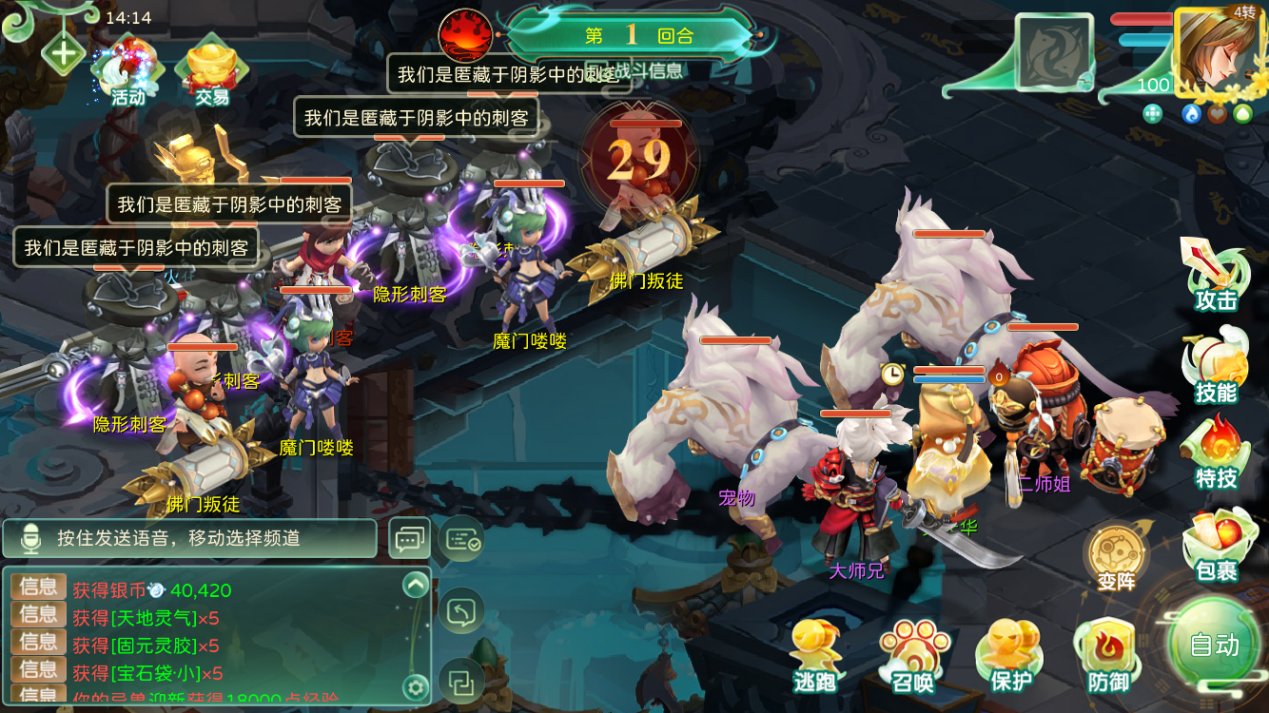Toggle 自动 auto battle
The width and height of the screenshot is (1269, 713).
tap(1214, 644)
